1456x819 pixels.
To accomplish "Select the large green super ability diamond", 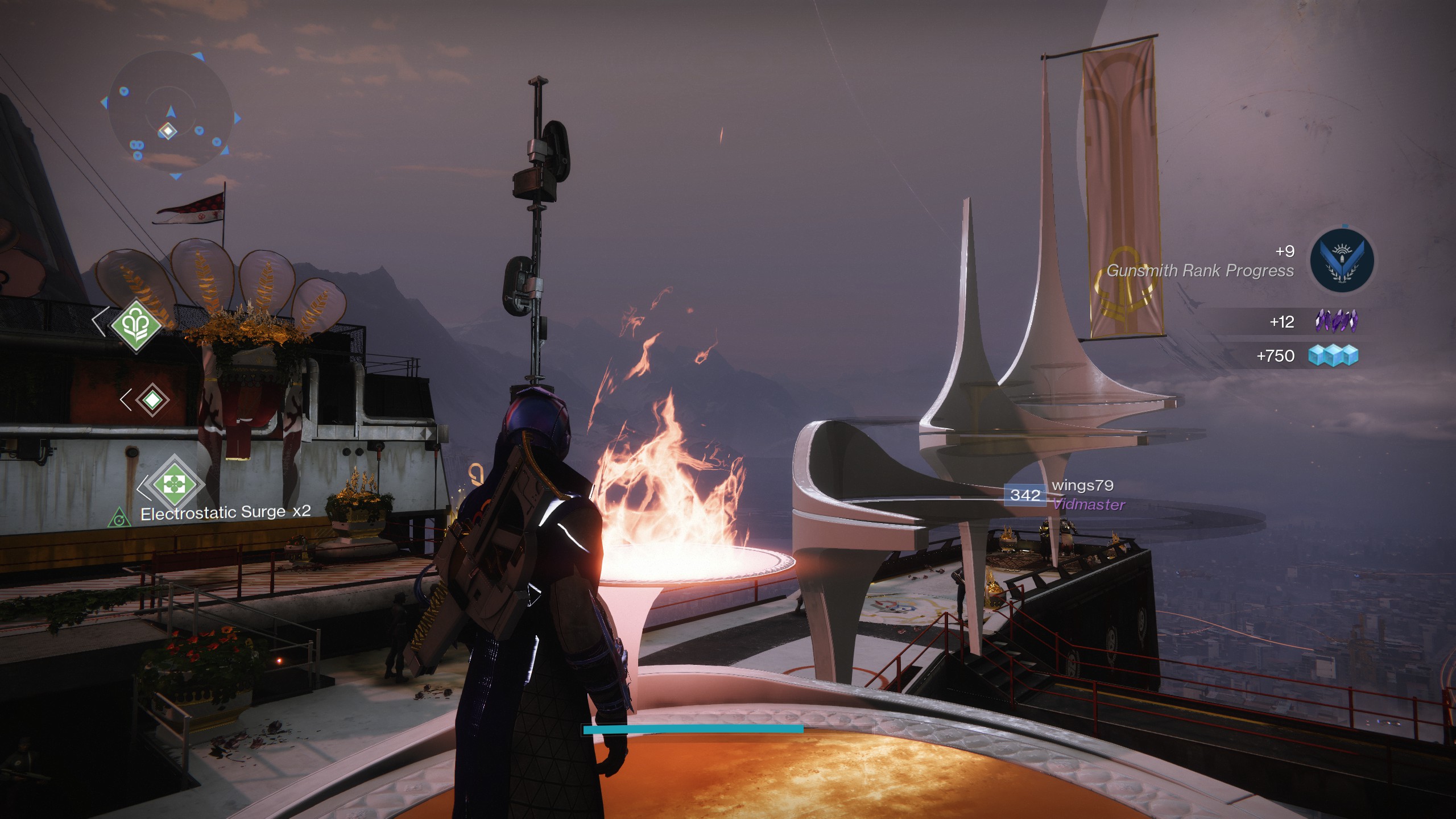I will 136,325.
